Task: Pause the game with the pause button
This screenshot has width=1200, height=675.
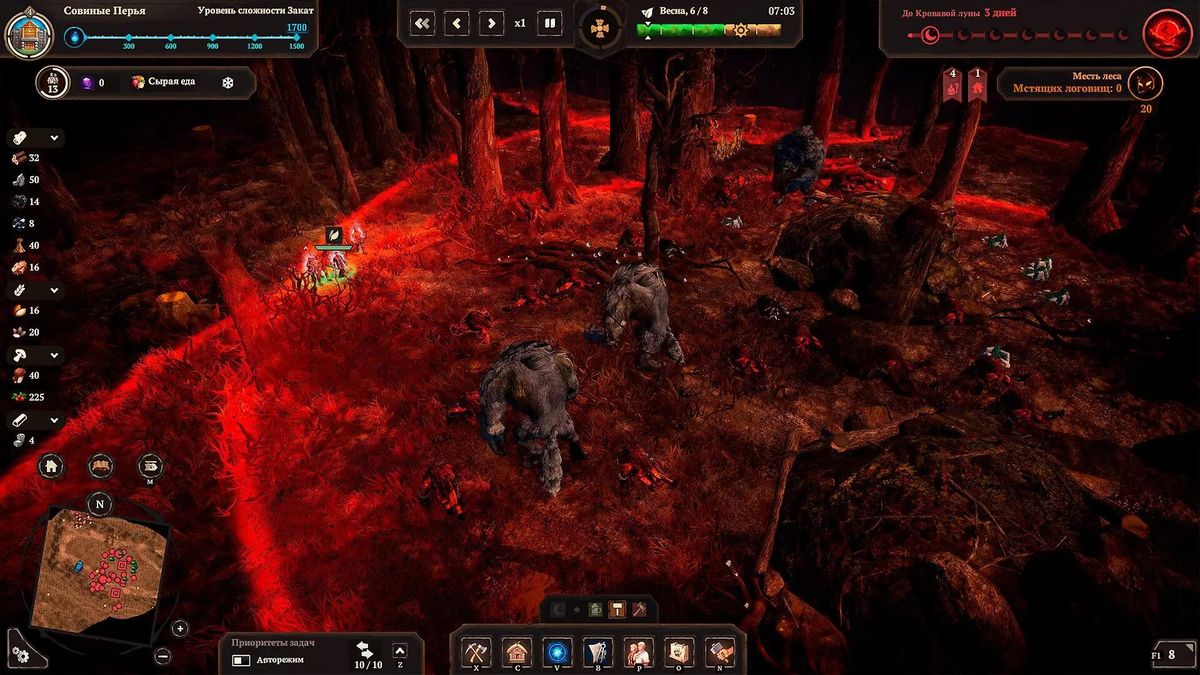Action: 549,23
